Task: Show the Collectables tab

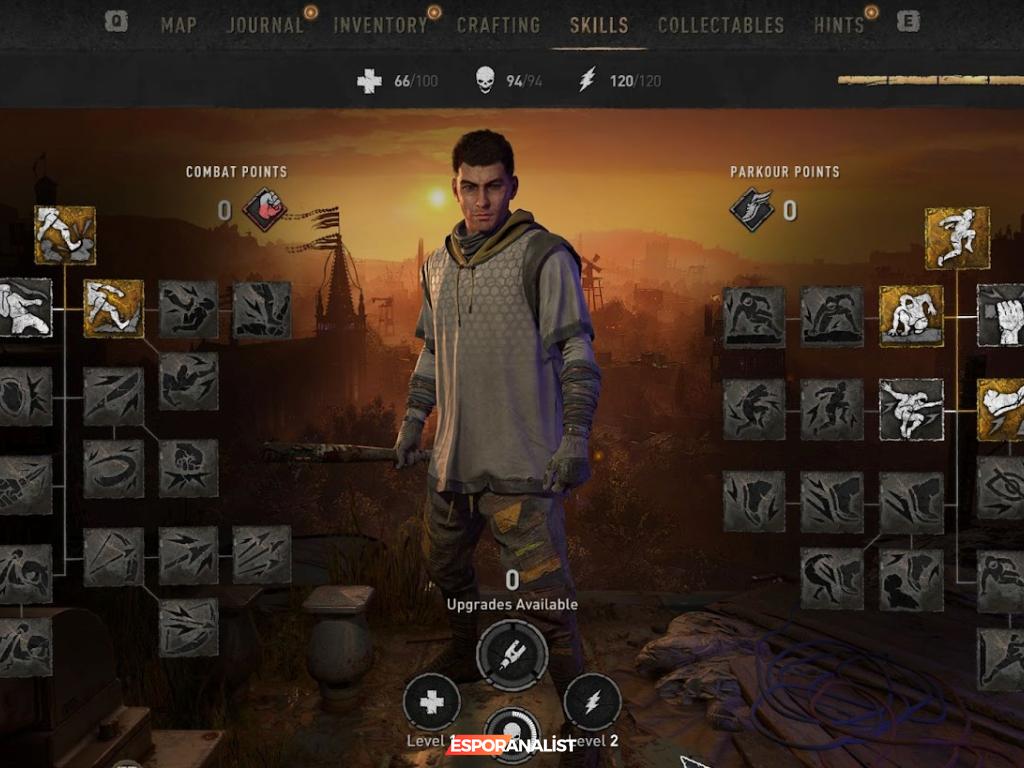Action: coord(721,25)
